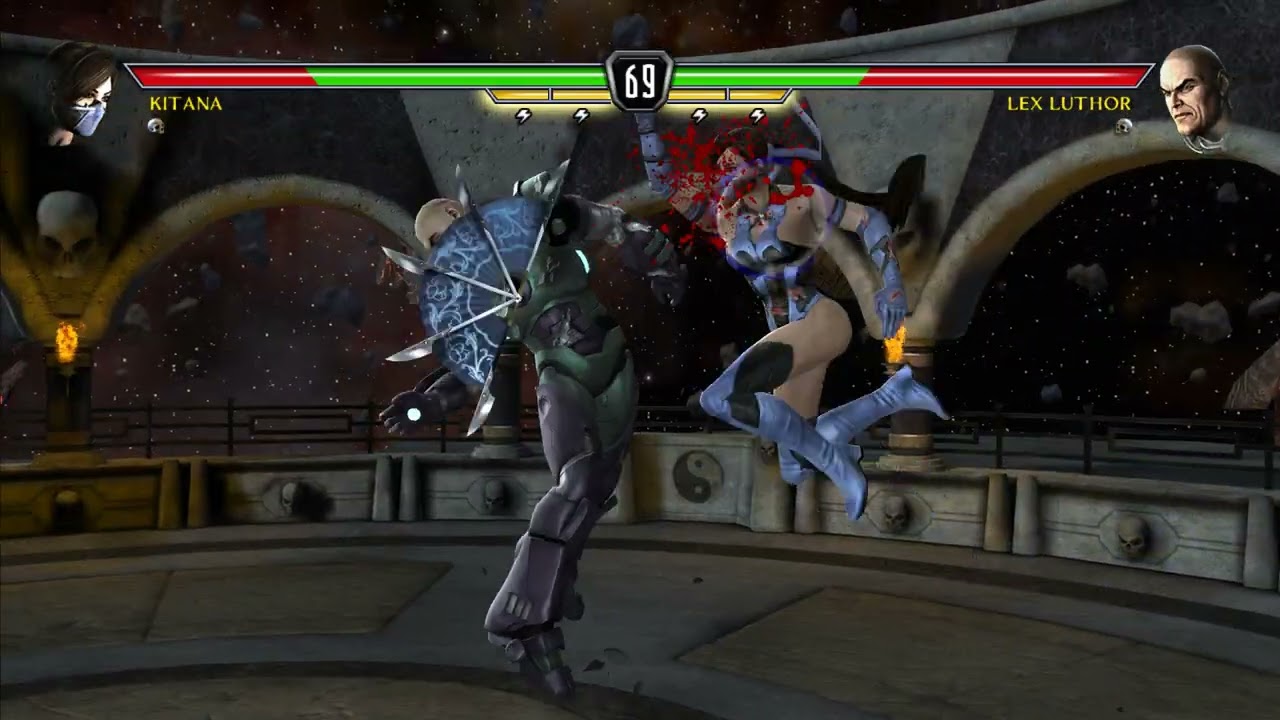Click the burning torch on the left pillar
This screenshot has width=1280, height=720.
pos(66,341)
